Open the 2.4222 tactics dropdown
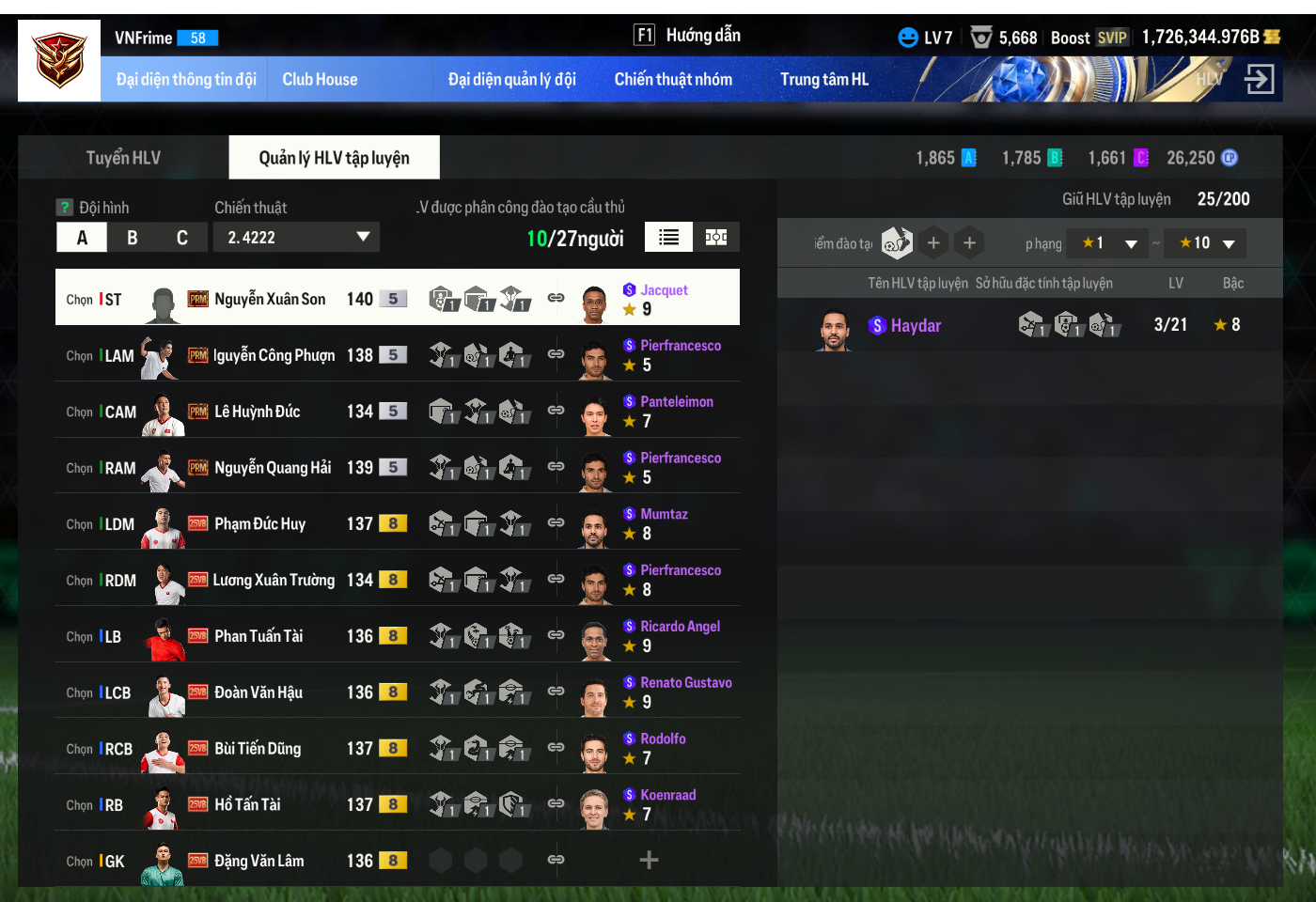The width and height of the screenshot is (1316, 902). pos(296,238)
